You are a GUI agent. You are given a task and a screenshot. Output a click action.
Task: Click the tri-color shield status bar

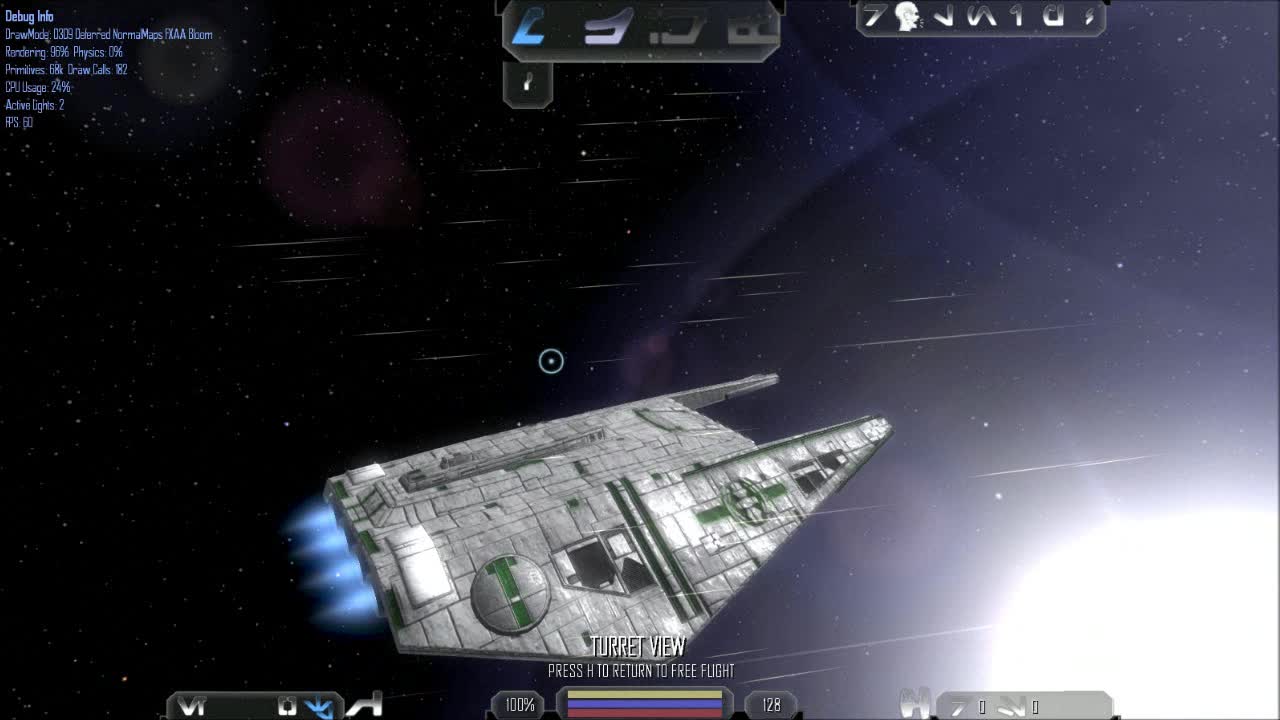pyautogui.click(x=644, y=705)
